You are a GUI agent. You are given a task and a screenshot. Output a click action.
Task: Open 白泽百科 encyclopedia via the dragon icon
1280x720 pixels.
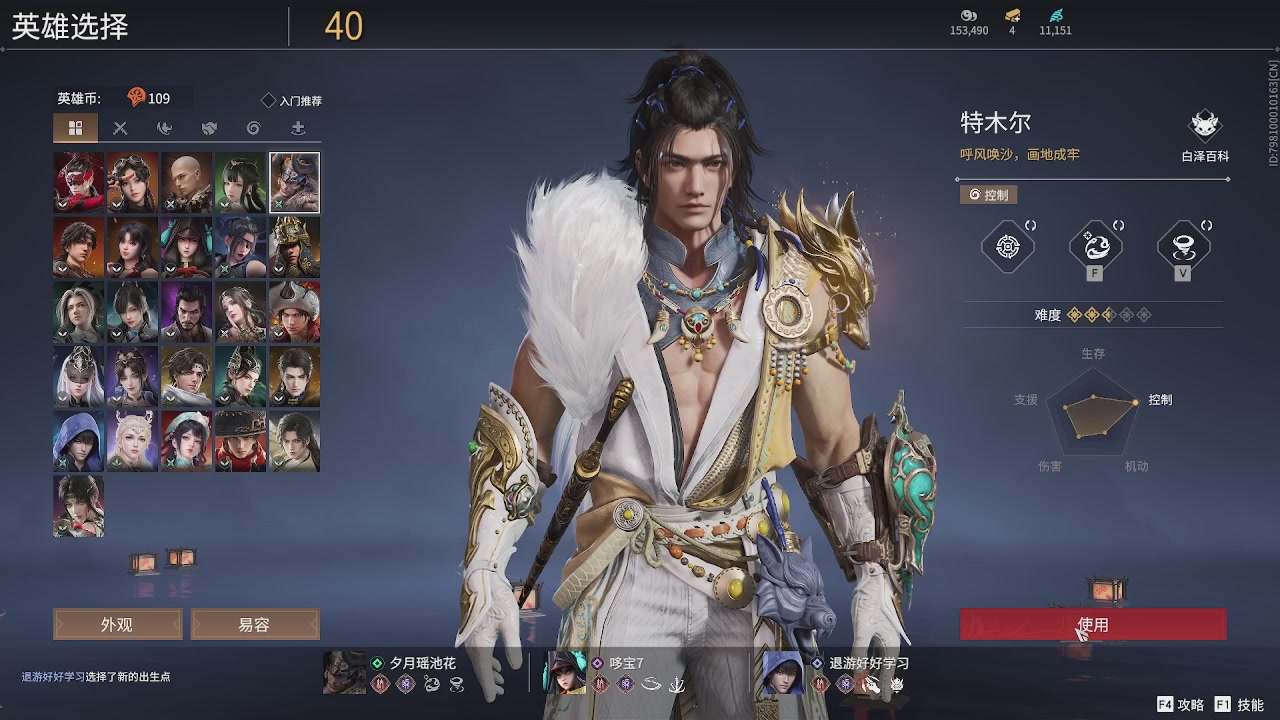tap(1205, 125)
